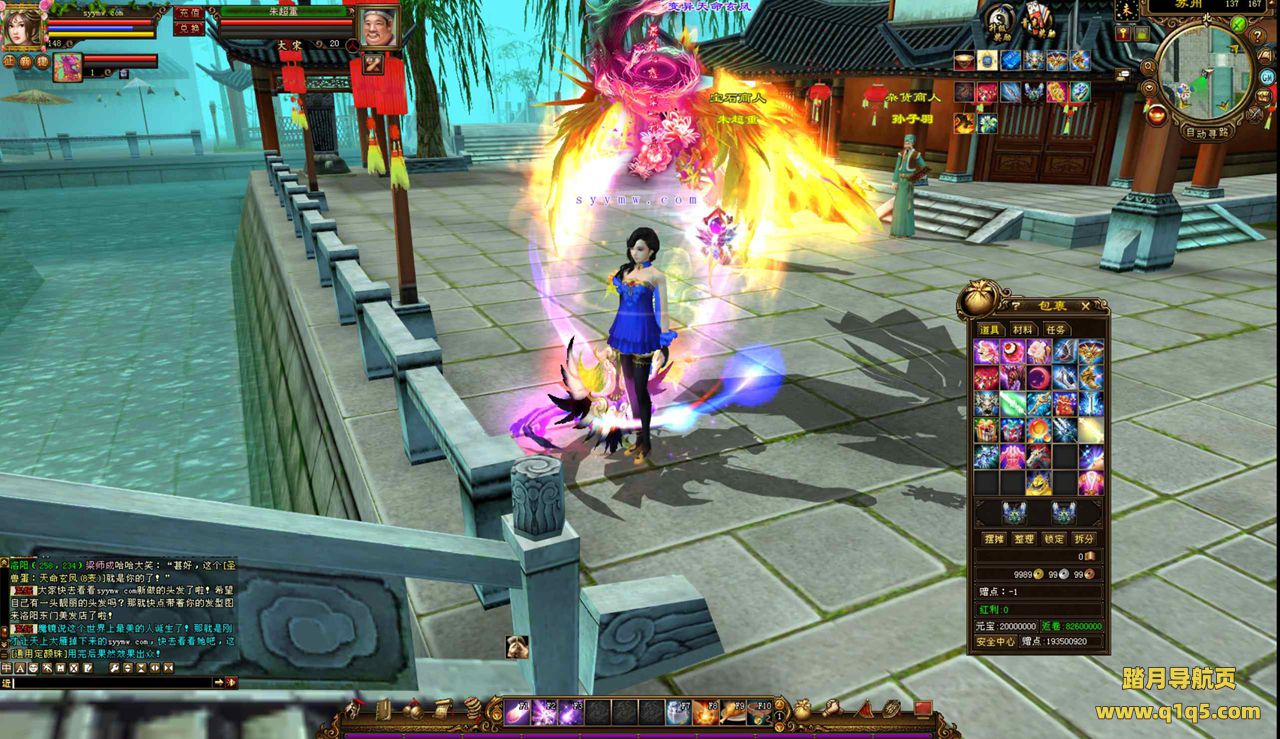The image size is (1280, 739).
Task: Click the 锁定 lock button
Action: [x=1054, y=538]
